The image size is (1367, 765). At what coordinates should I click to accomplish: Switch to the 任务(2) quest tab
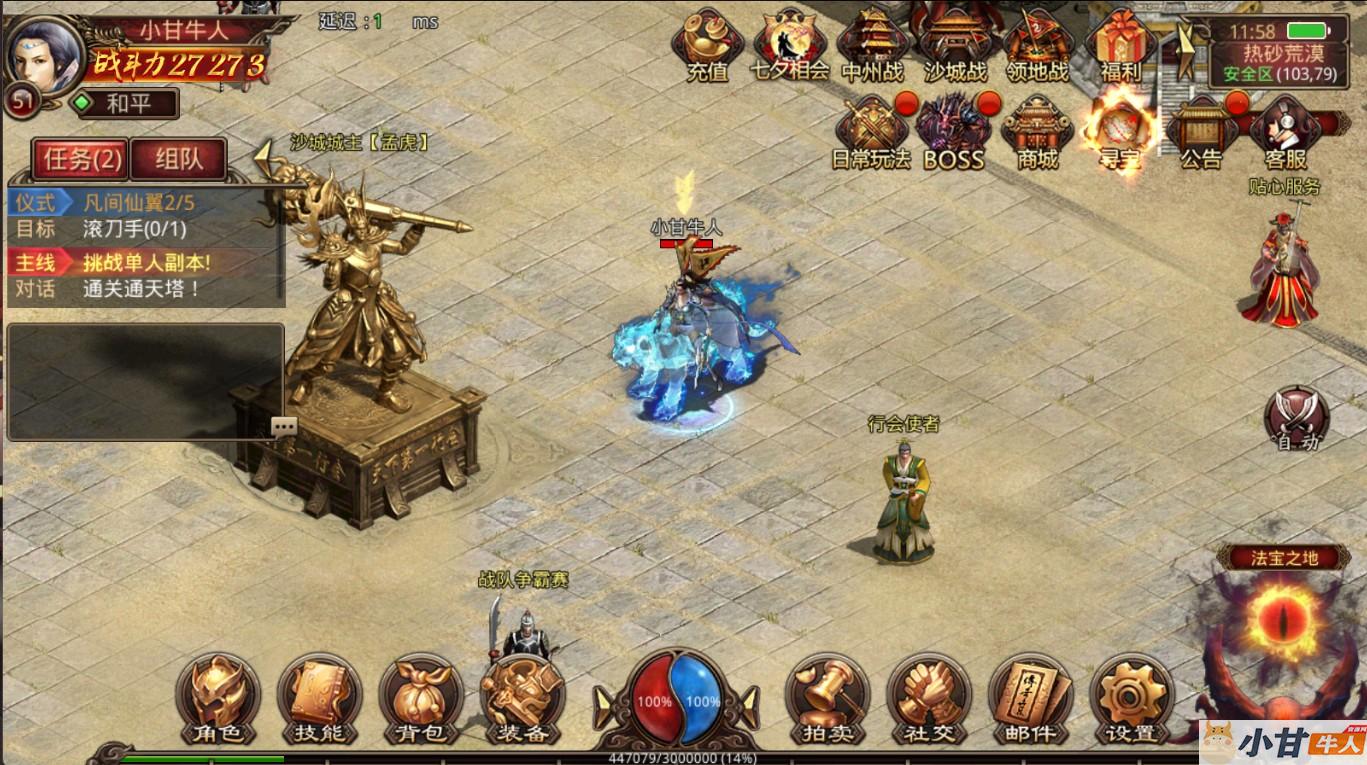[81, 159]
